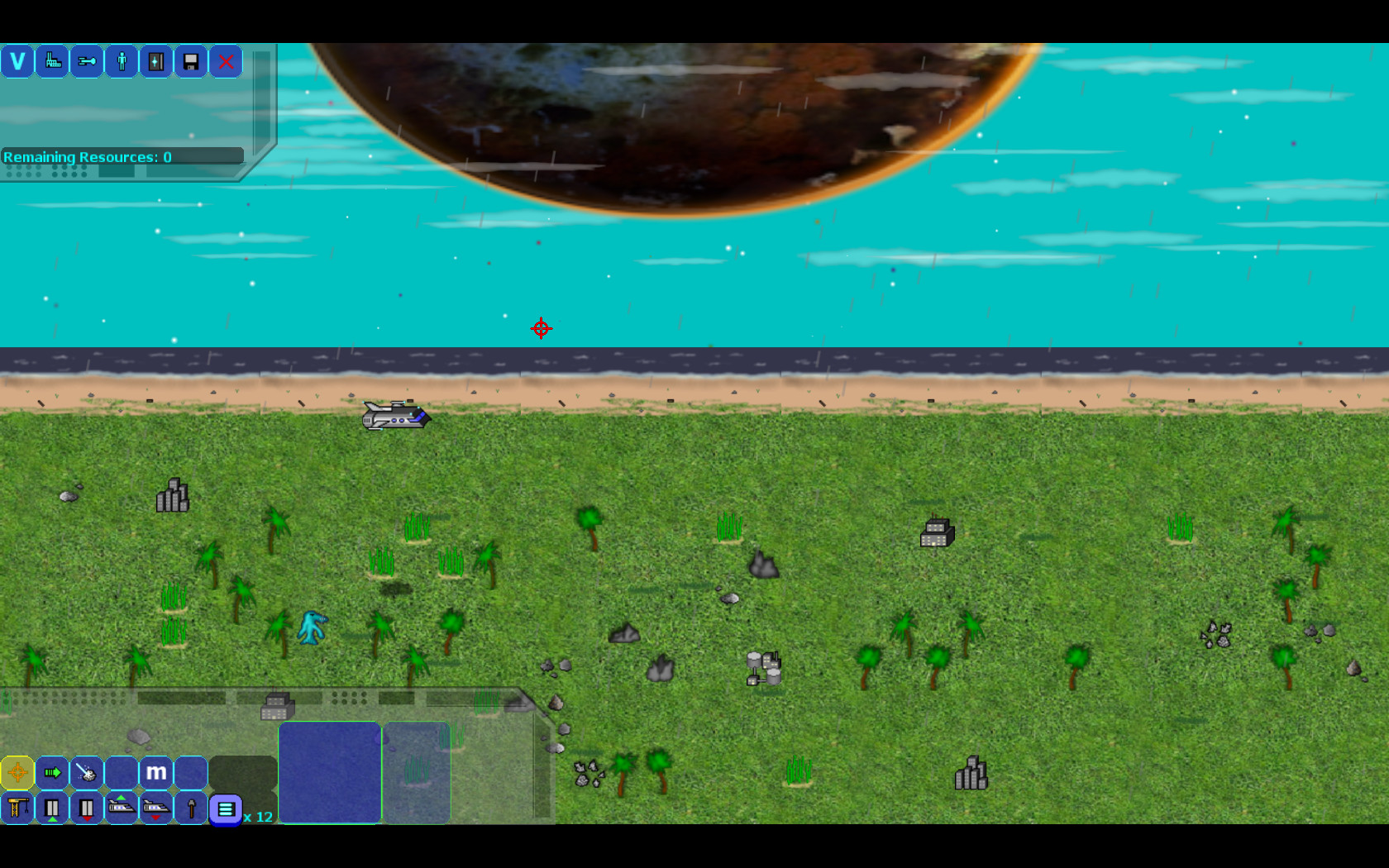Save the game with the floppy disk icon
The image size is (1389, 868).
click(191, 61)
